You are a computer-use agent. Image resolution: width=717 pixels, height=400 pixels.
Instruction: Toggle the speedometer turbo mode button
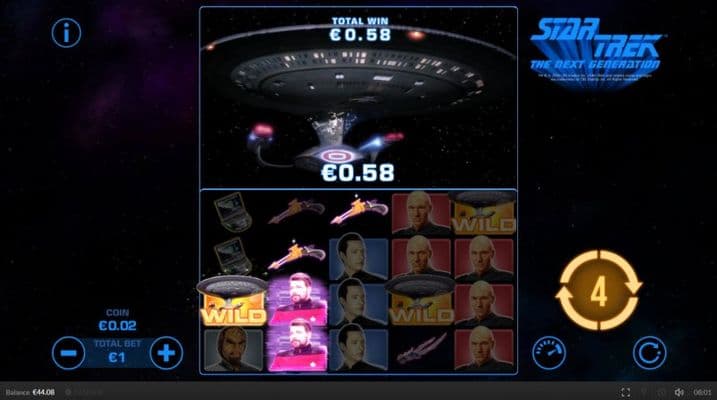click(x=547, y=350)
